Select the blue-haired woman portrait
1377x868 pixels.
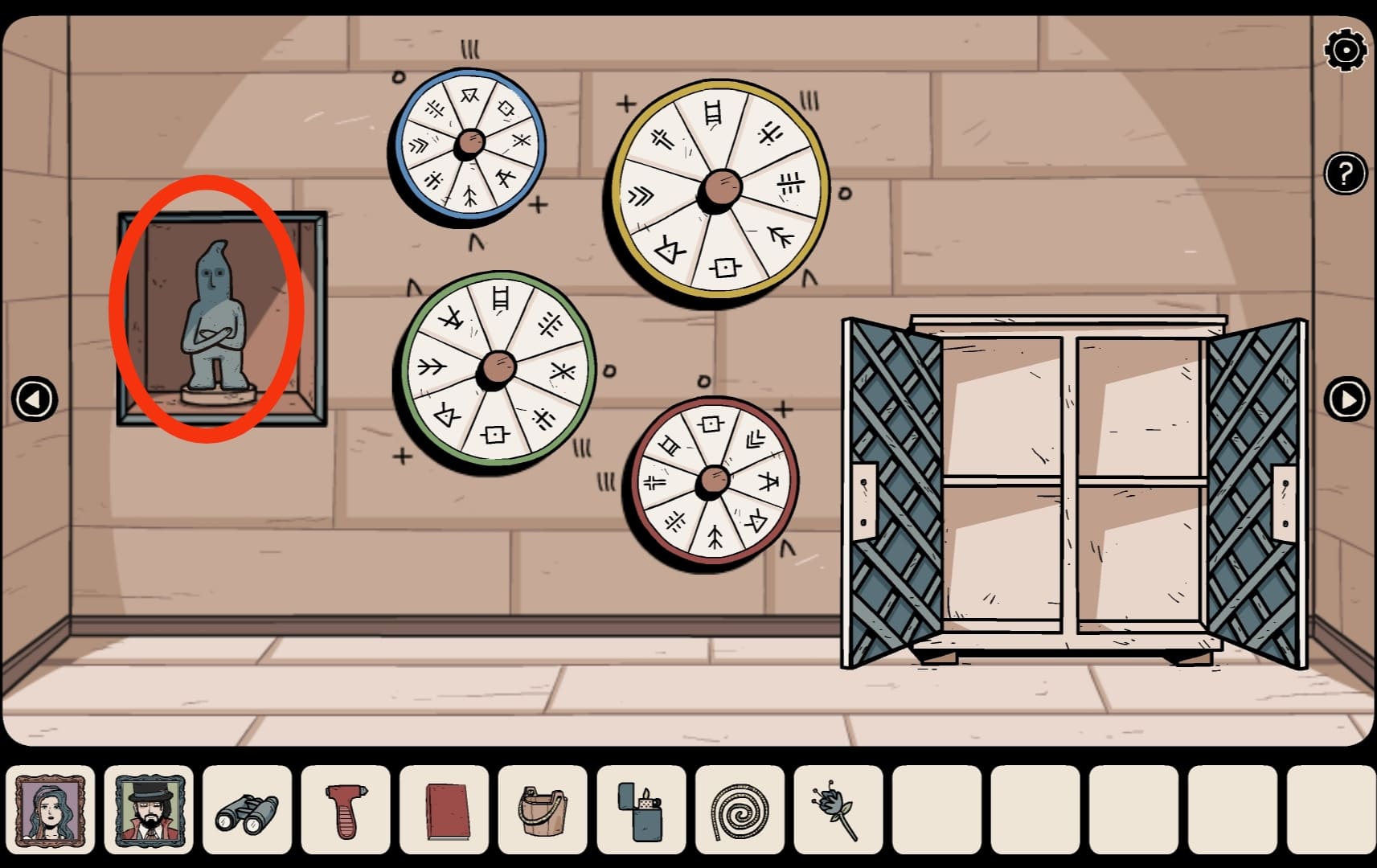pos(51,809)
